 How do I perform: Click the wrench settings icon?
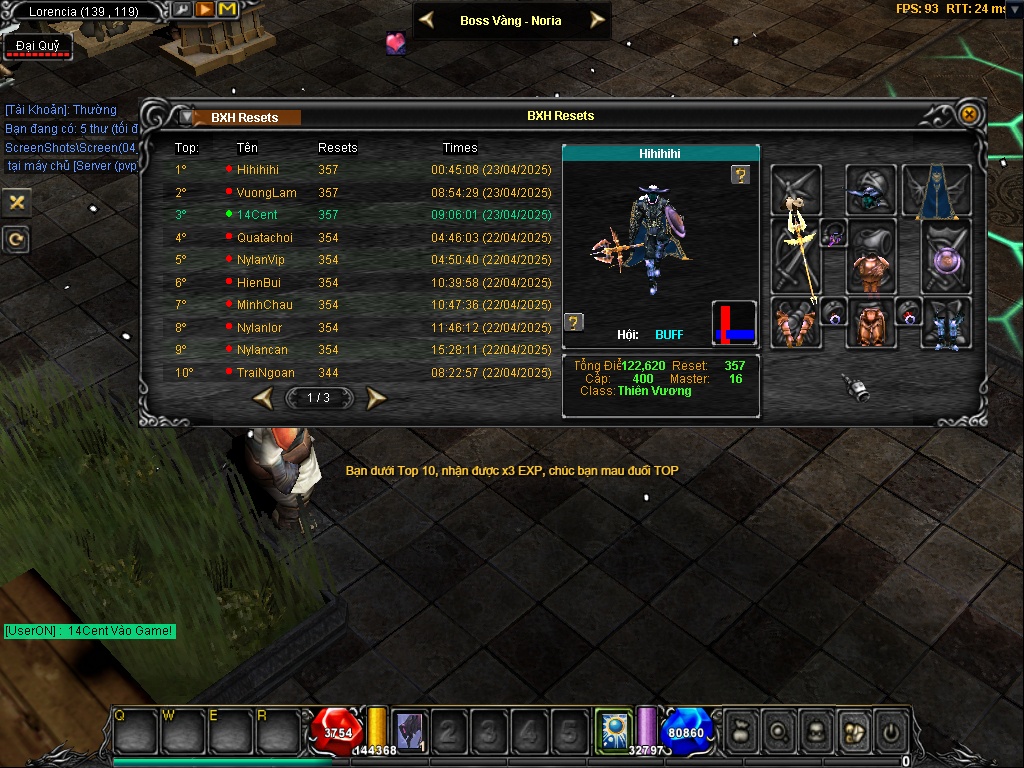[x=181, y=10]
